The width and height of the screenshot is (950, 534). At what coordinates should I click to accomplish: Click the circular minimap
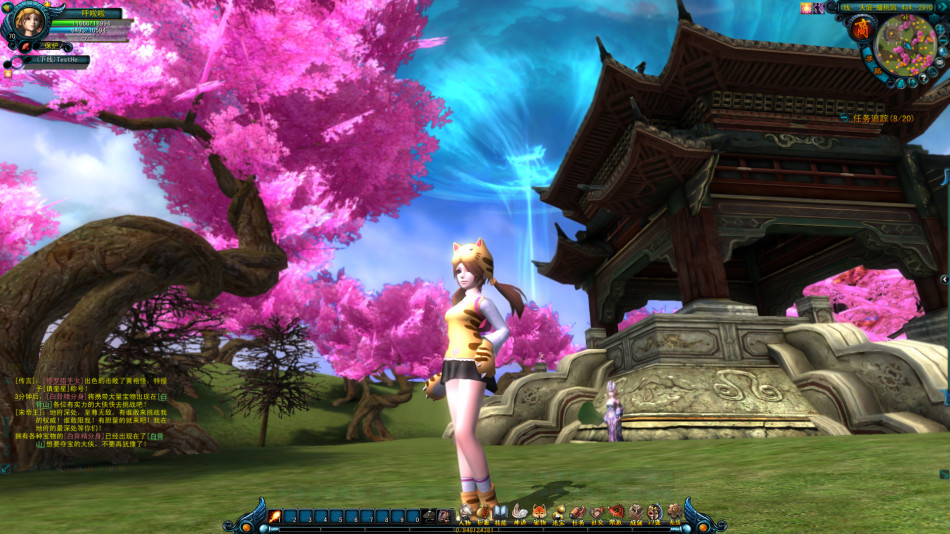pyautogui.click(x=906, y=43)
